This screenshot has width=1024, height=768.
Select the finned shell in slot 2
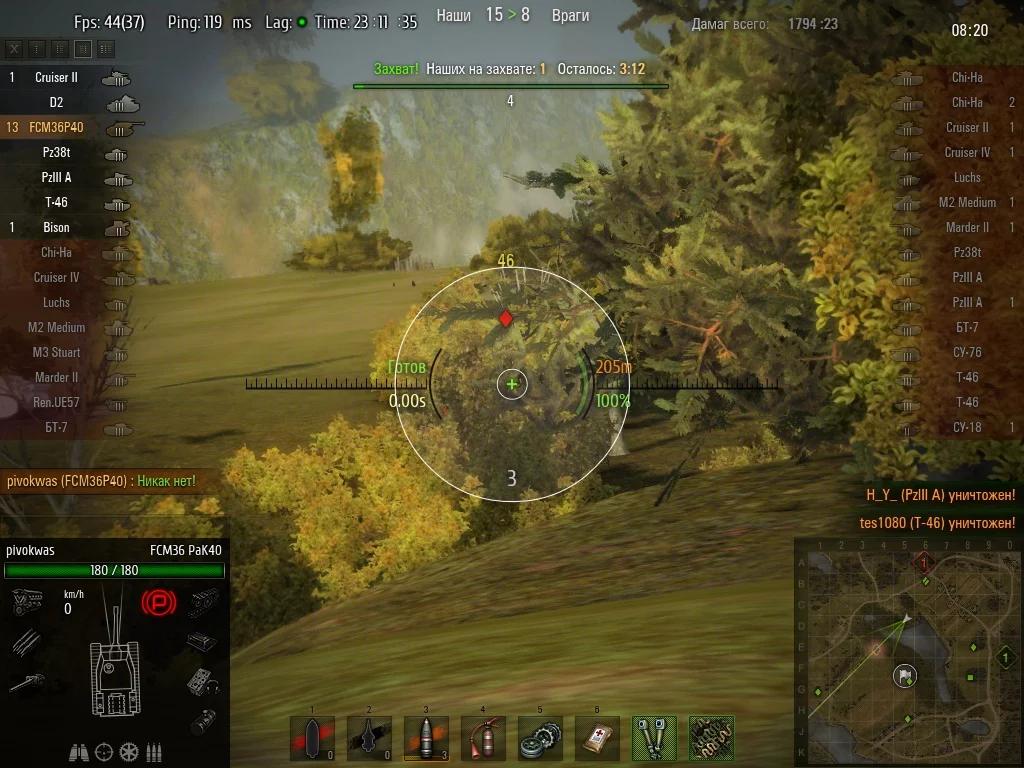(x=369, y=738)
